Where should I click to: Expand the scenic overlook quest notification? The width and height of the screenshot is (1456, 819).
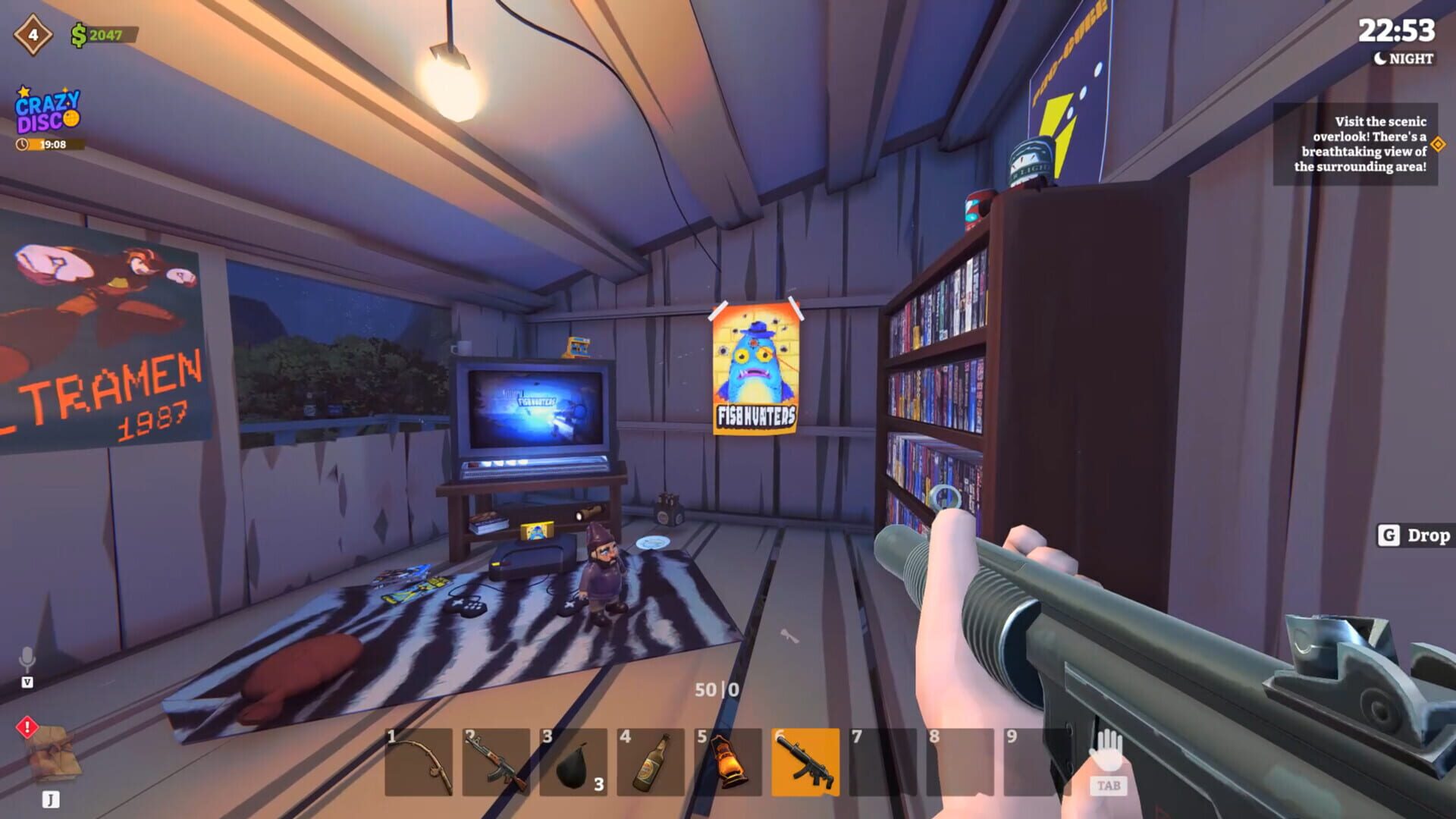click(1357, 144)
